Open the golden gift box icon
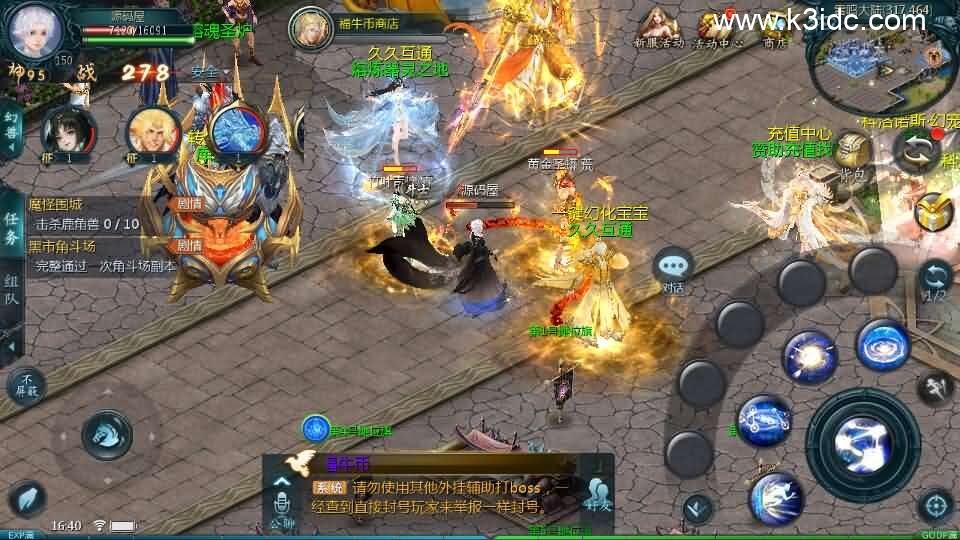Screen dimensions: 960x540 click(935, 211)
